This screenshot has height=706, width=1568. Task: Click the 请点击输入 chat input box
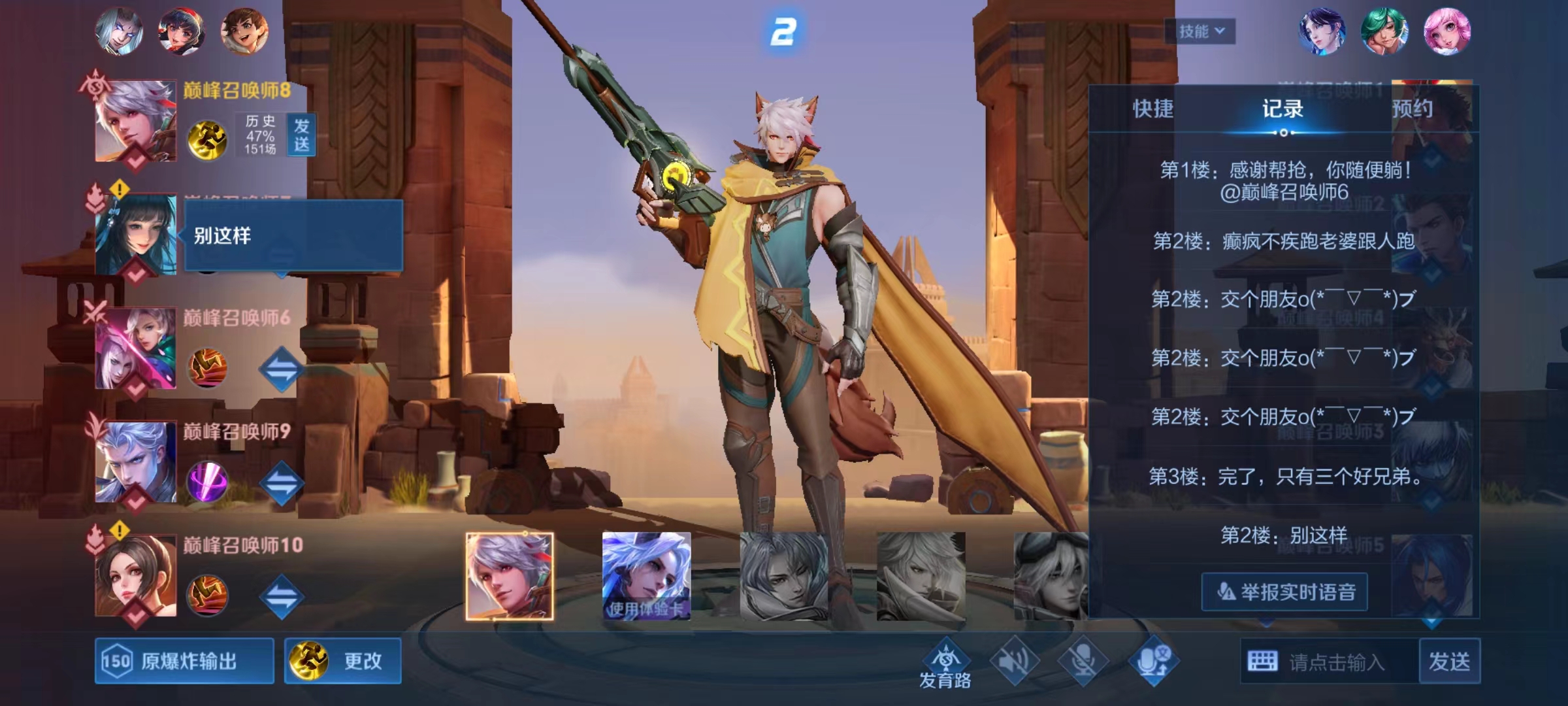click(1335, 662)
